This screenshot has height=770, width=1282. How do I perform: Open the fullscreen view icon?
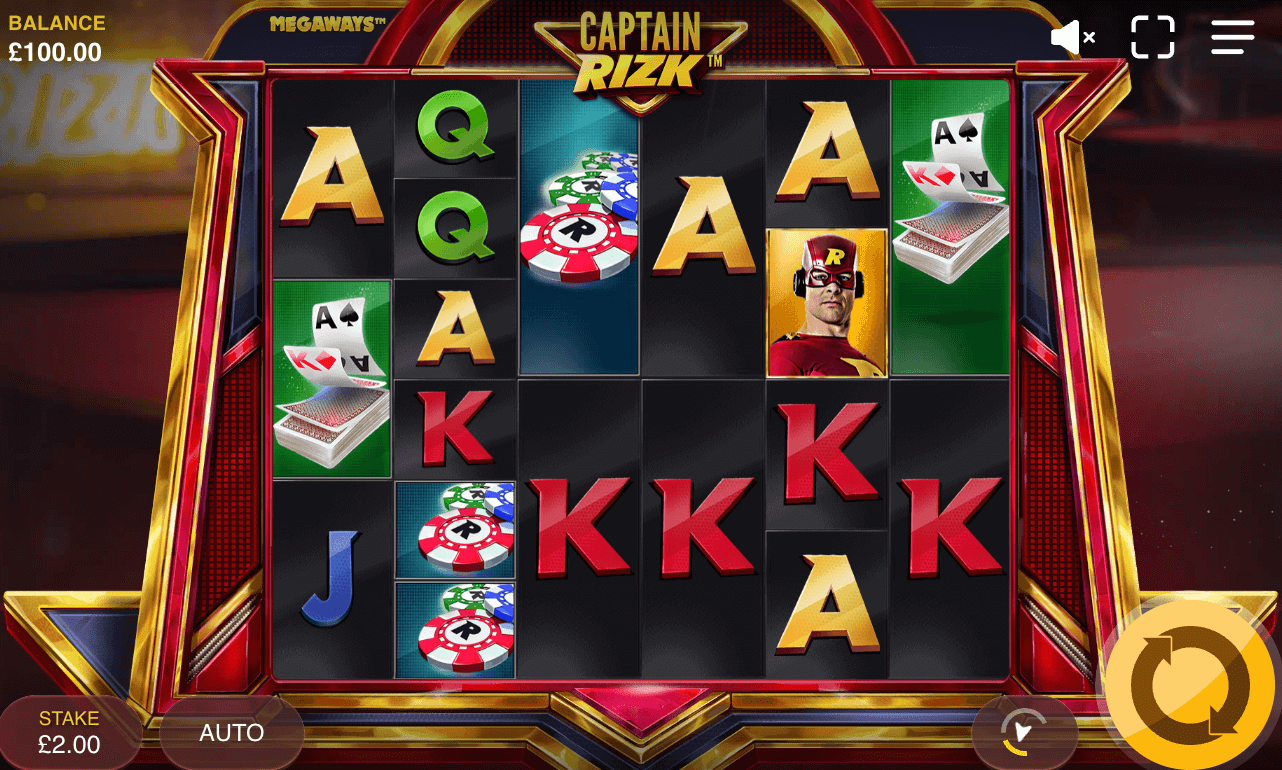pos(1152,37)
